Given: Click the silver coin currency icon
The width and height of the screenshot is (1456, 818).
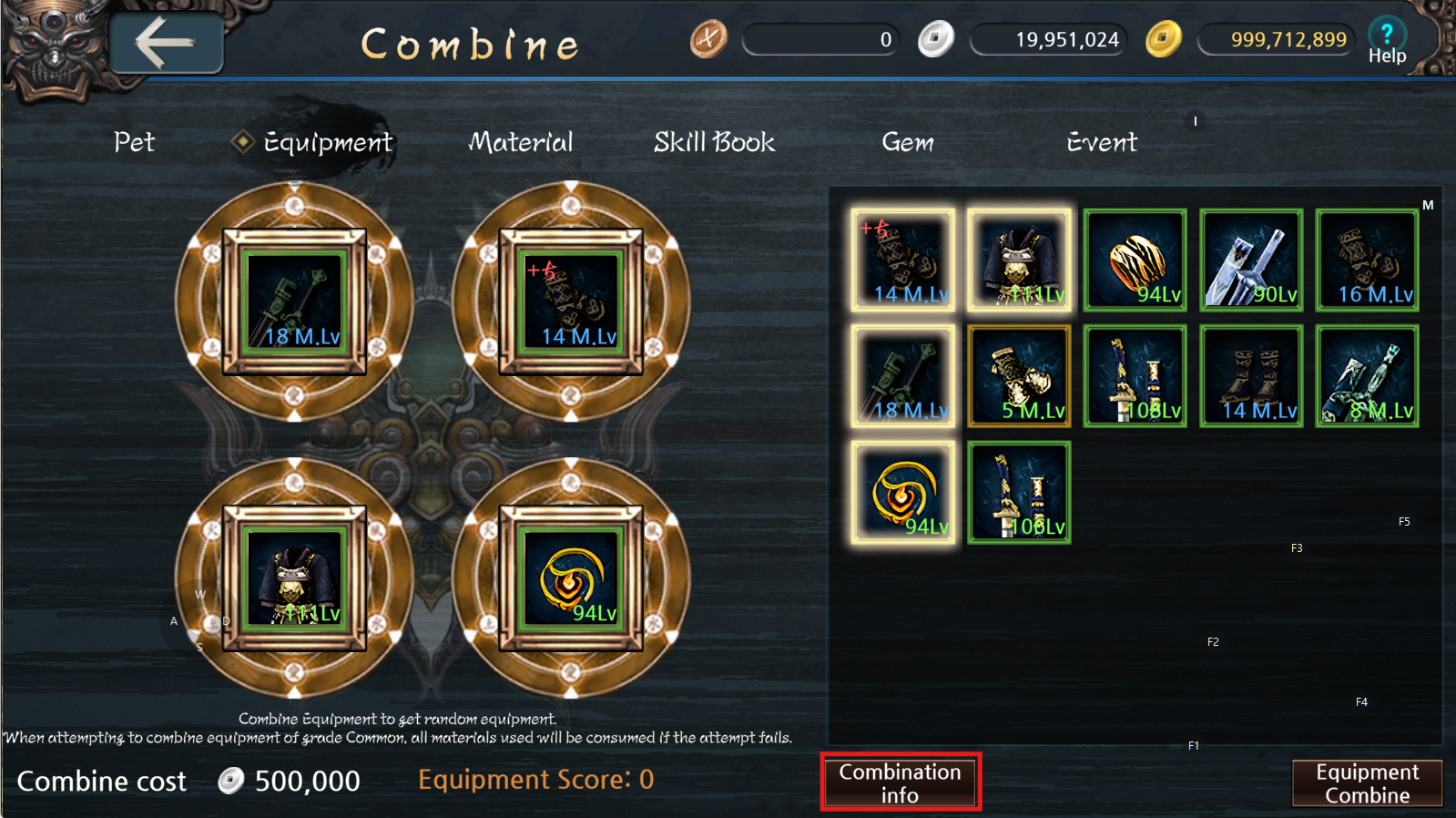Looking at the screenshot, I should (936, 38).
